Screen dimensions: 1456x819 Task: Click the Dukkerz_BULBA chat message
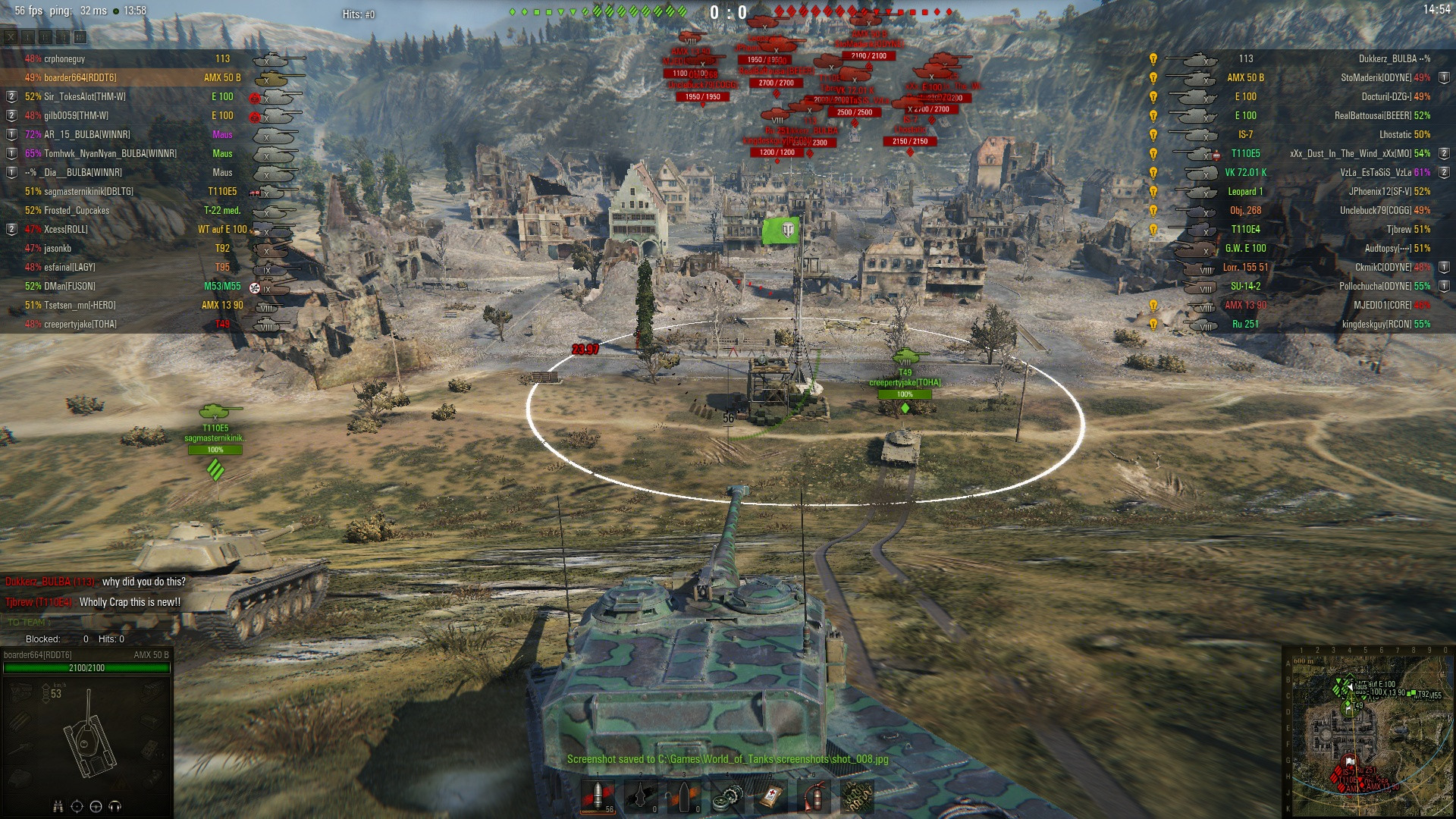pyautogui.click(x=96, y=582)
